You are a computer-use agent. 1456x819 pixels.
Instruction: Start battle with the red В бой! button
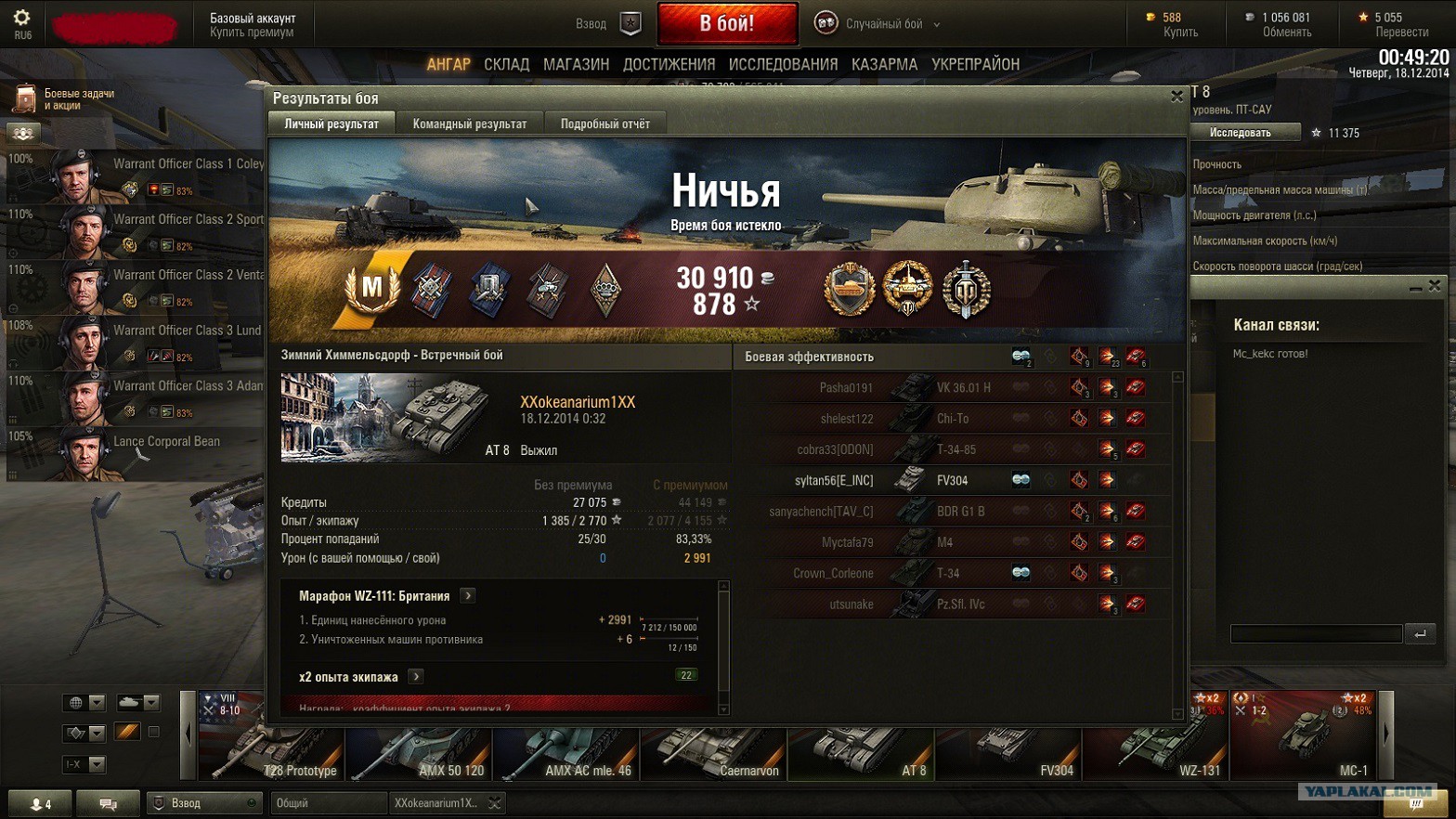click(x=727, y=24)
